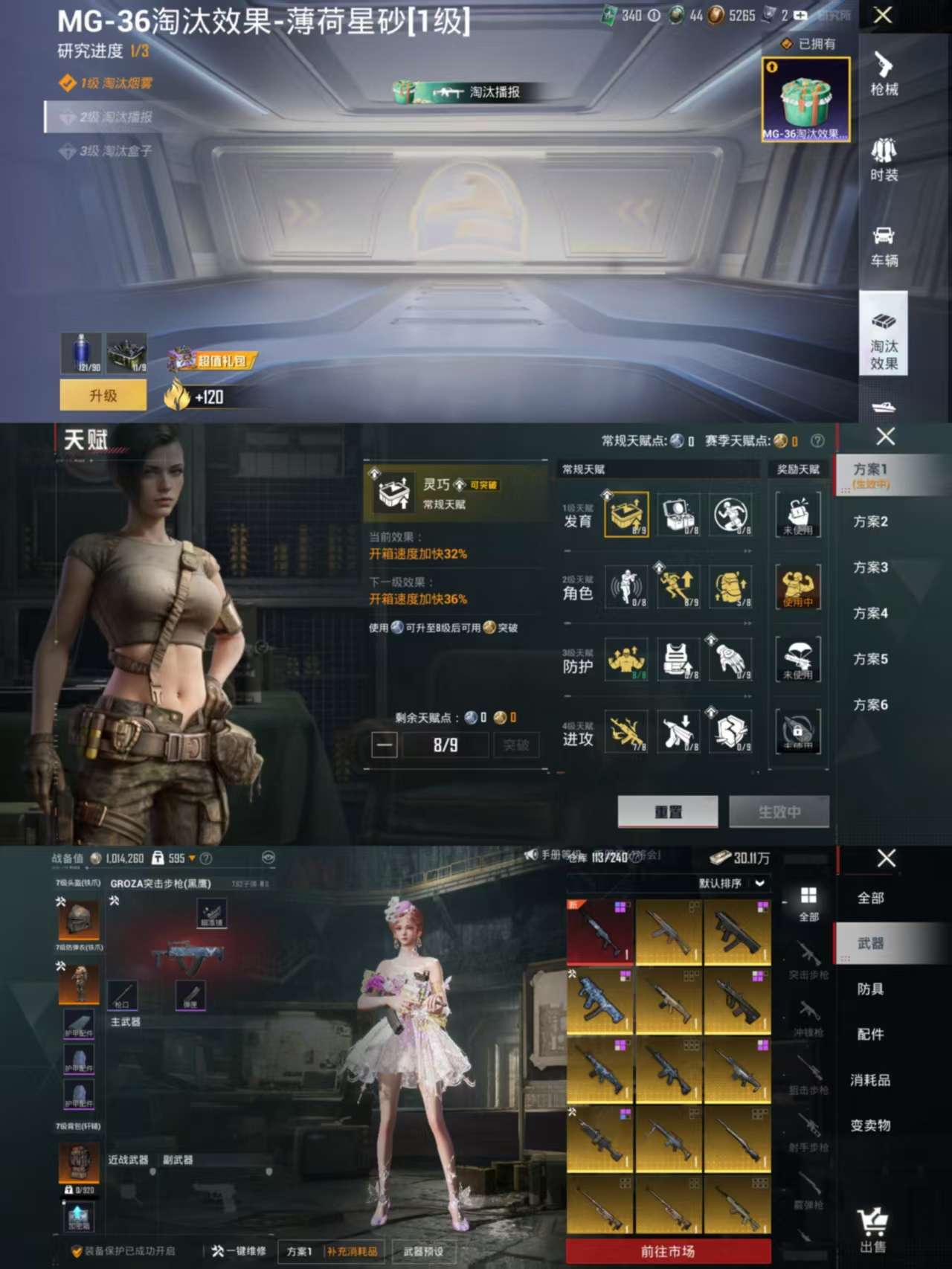Open the talent points help question mark
The image size is (952, 1269).
pos(817,441)
